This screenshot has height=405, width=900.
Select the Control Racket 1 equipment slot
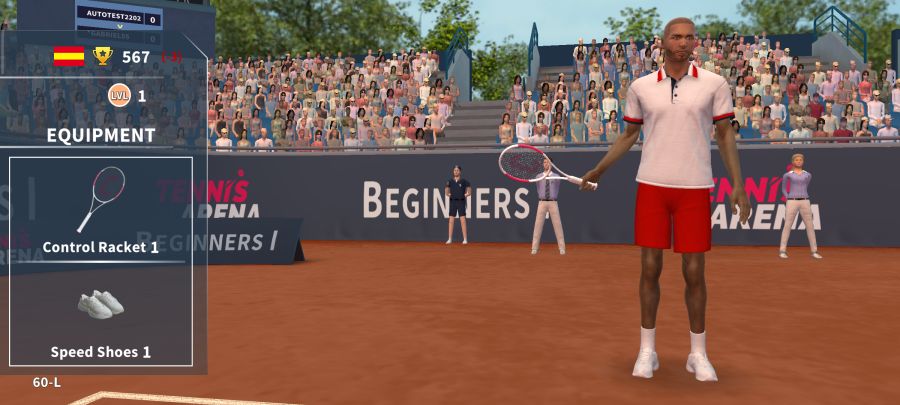(x=100, y=210)
